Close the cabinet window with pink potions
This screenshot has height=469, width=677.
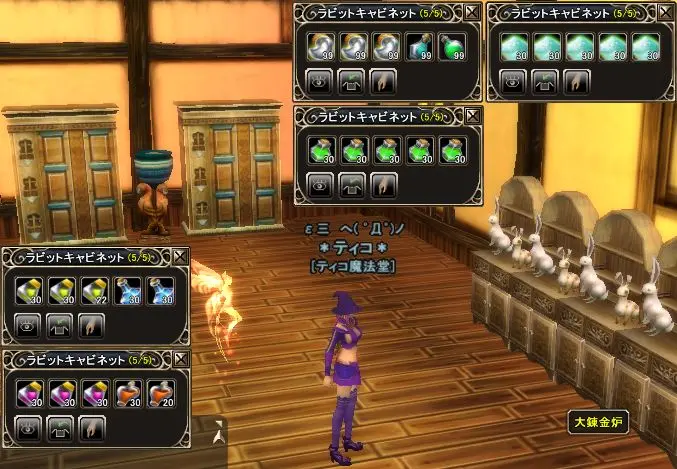click(x=180, y=358)
